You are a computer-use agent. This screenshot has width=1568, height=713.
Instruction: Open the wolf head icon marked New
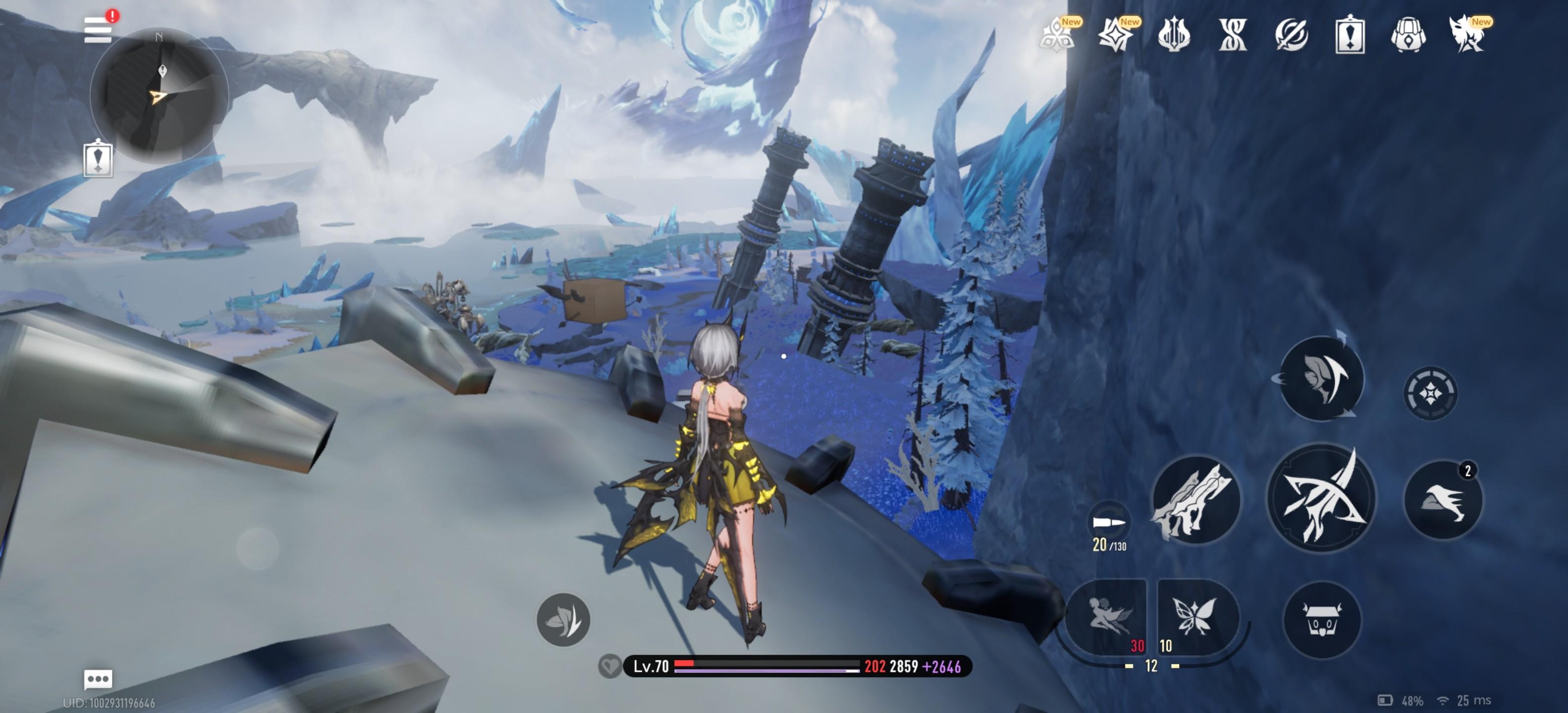[x=1467, y=35]
